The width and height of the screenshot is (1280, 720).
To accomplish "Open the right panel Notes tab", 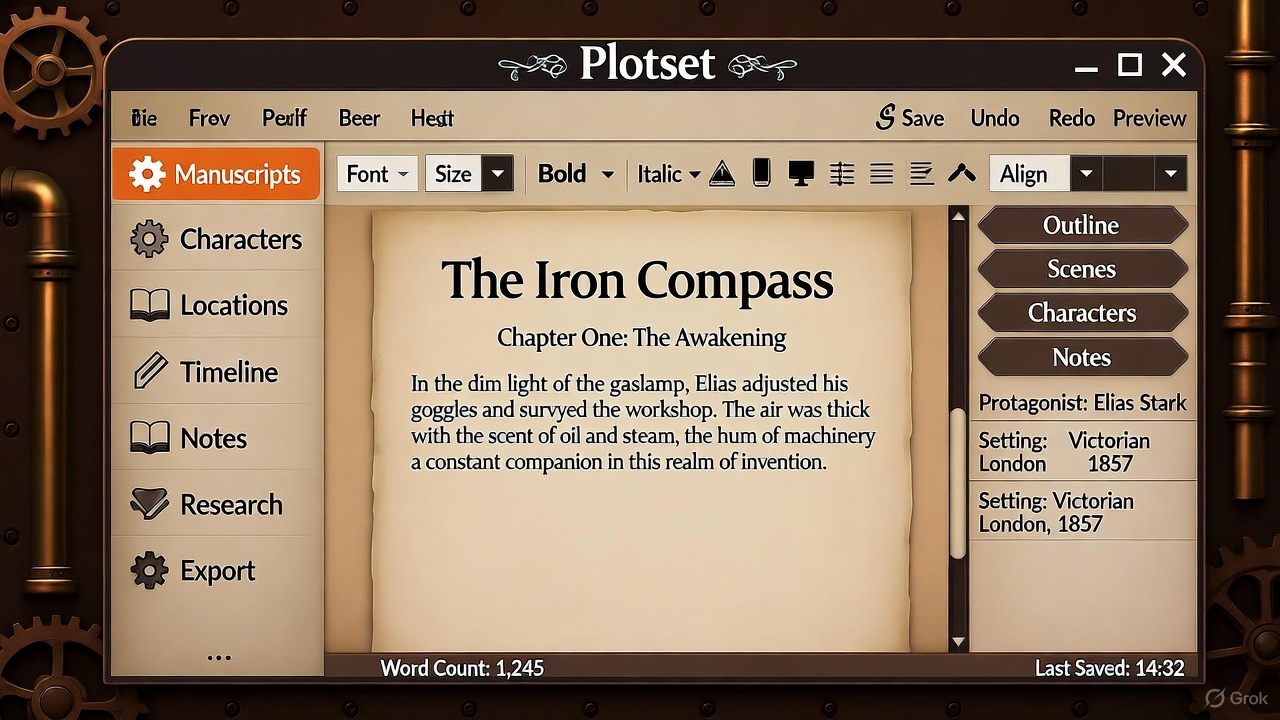I will [1081, 357].
